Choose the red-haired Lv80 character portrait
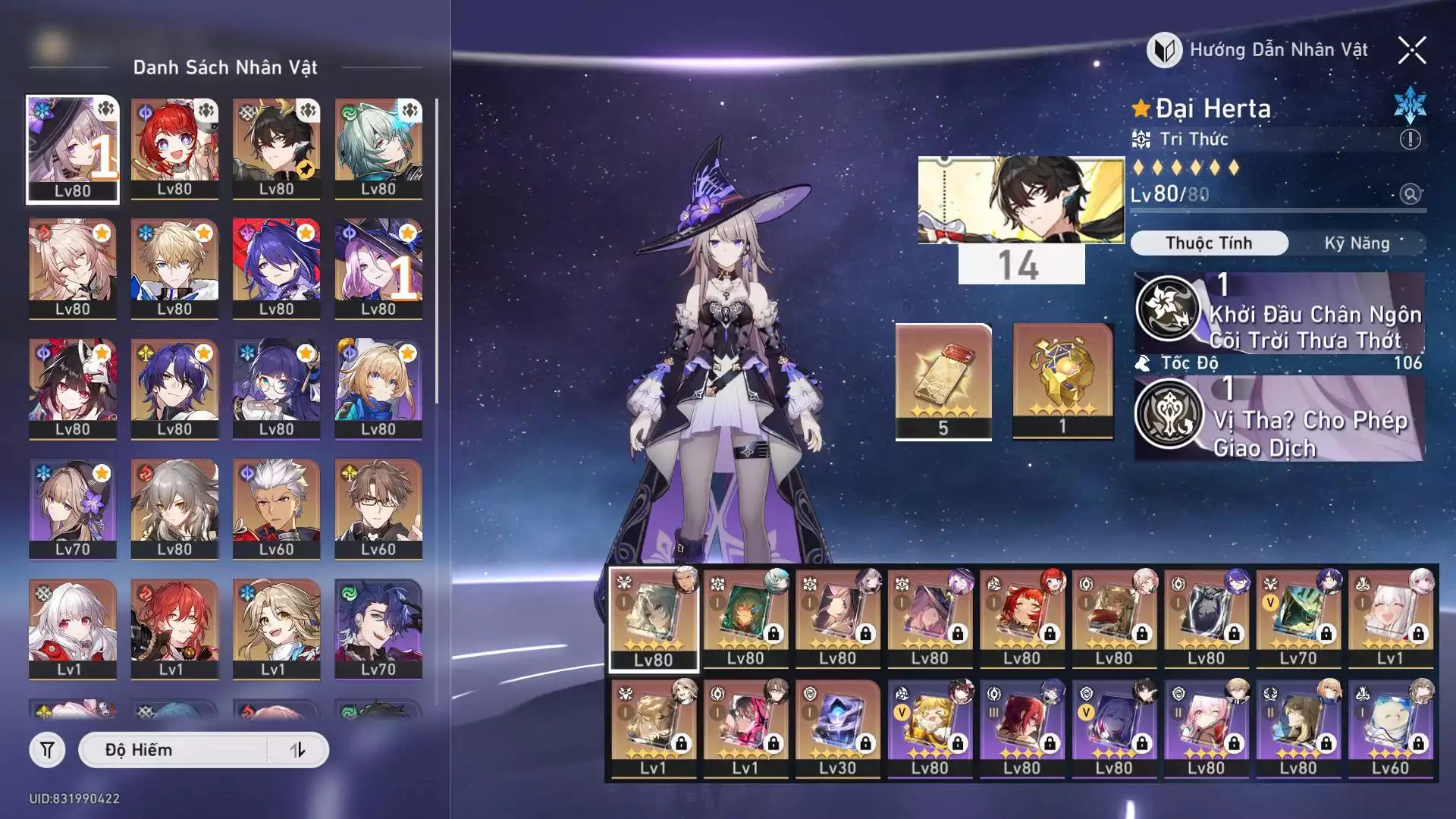Image resolution: width=1456 pixels, height=819 pixels. [x=174, y=149]
